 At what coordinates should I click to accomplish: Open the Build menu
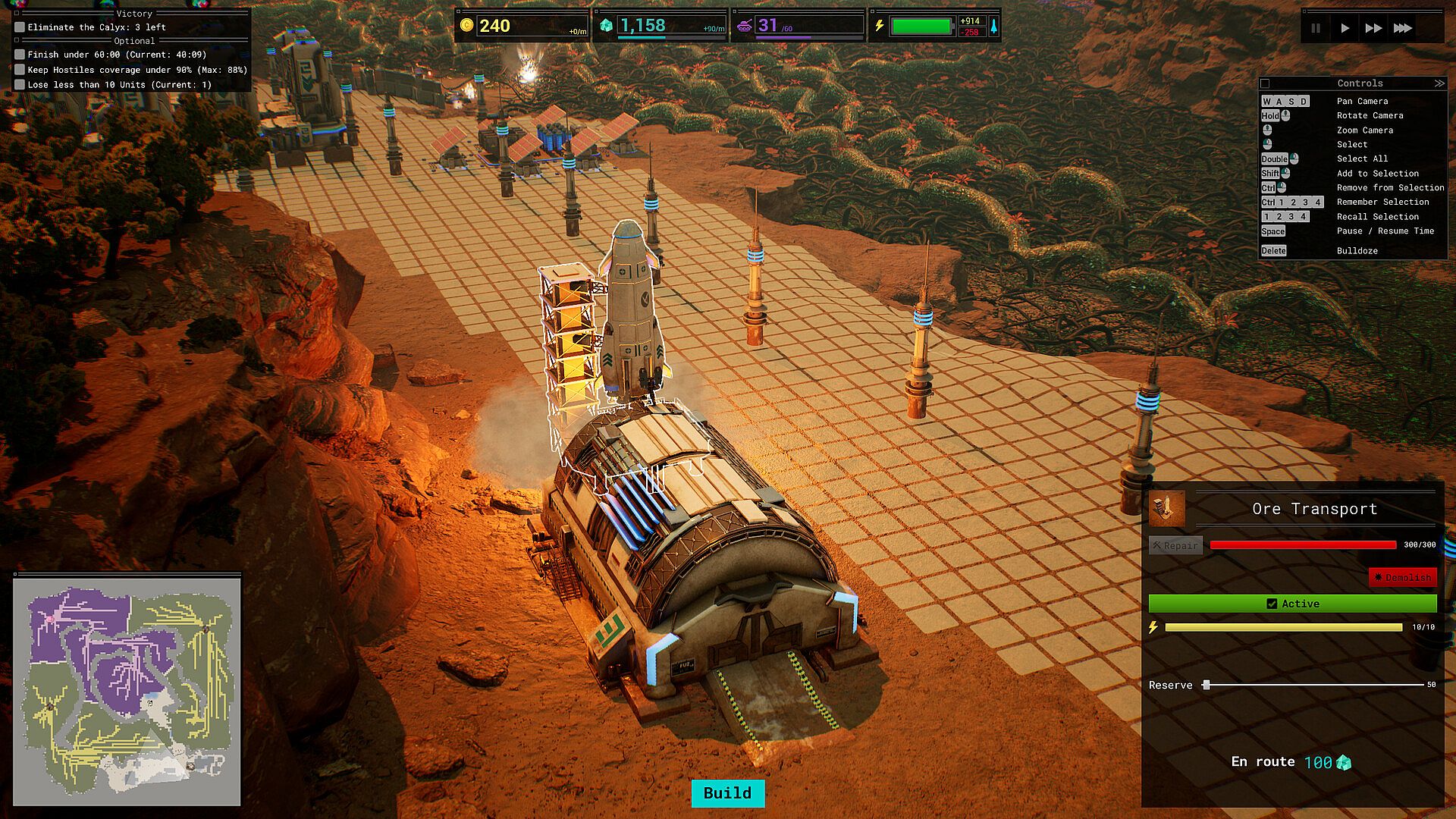pyautogui.click(x=727, y=793)
